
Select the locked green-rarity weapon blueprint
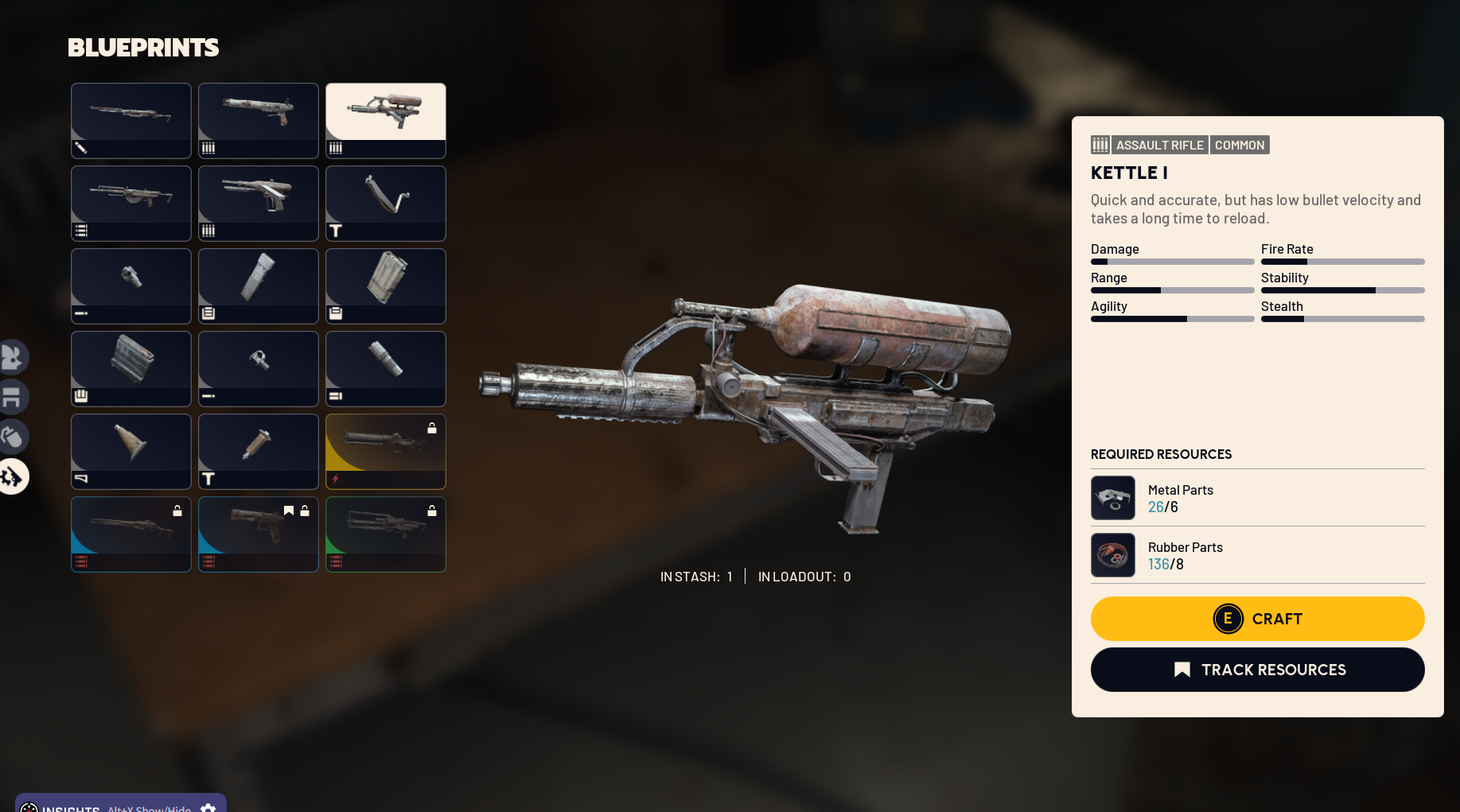click(x=386, y=534)
